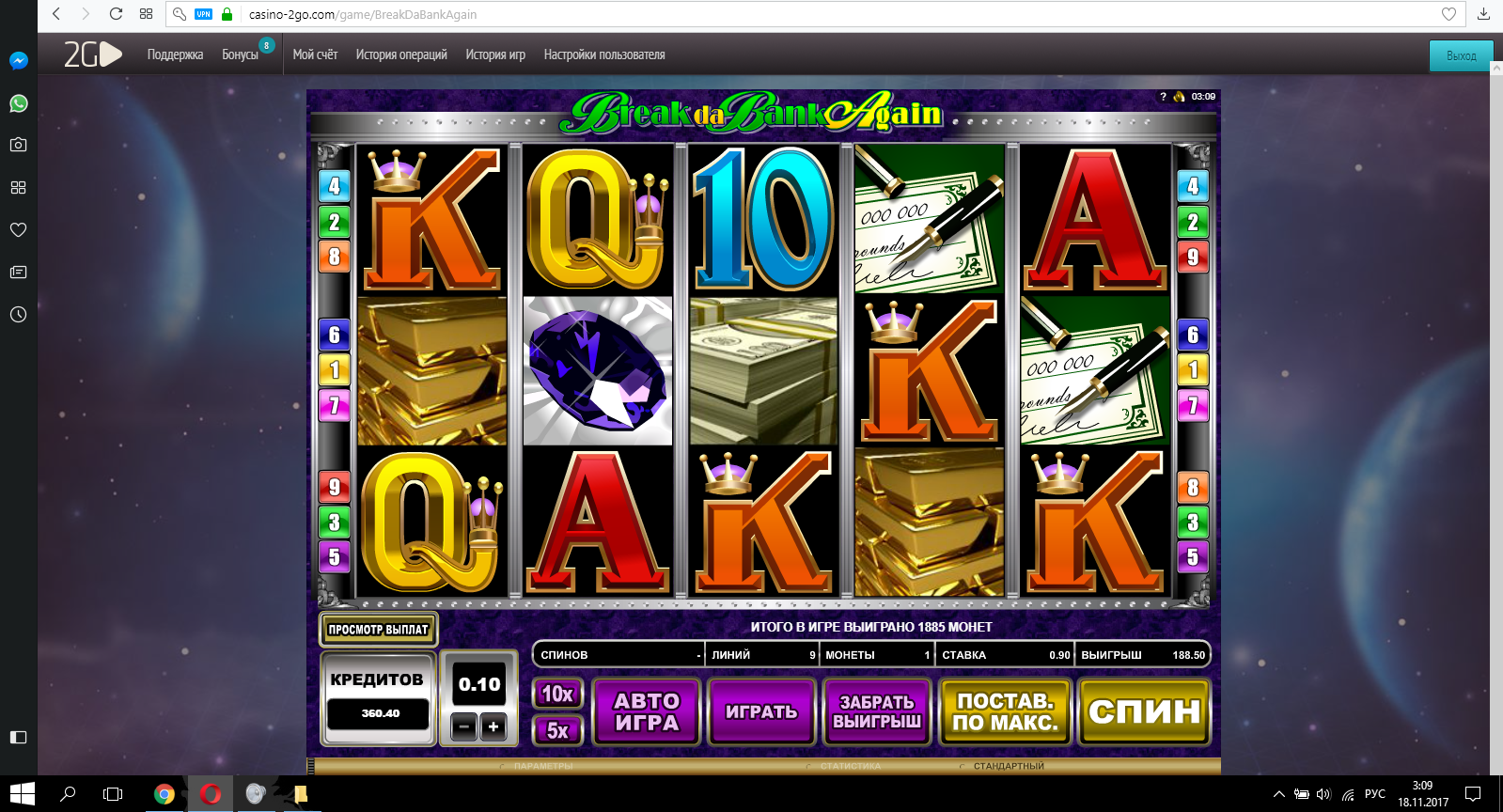This screenshot has height=812, width=1503.
Task: Open История игр in the site menu
Action: pos(495,55)
